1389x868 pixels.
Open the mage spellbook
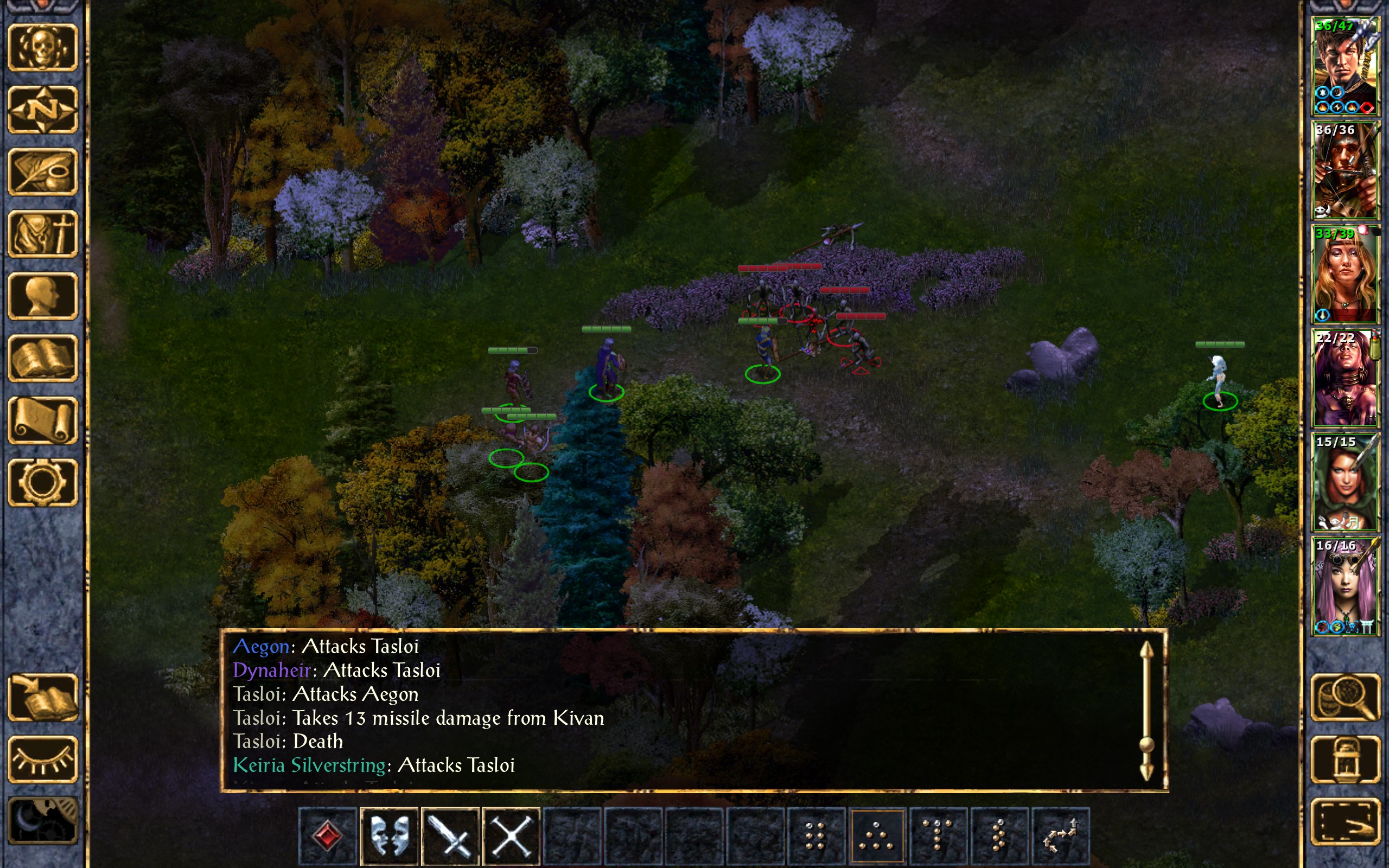click(x=43, y=358)
